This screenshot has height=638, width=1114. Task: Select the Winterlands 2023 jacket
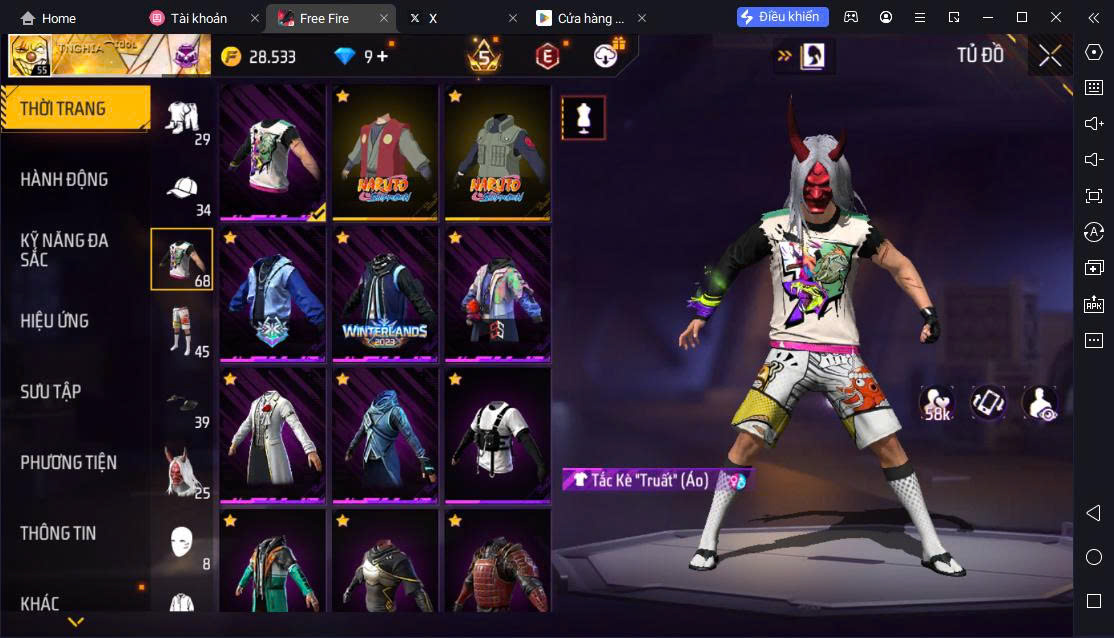point(386,294)
